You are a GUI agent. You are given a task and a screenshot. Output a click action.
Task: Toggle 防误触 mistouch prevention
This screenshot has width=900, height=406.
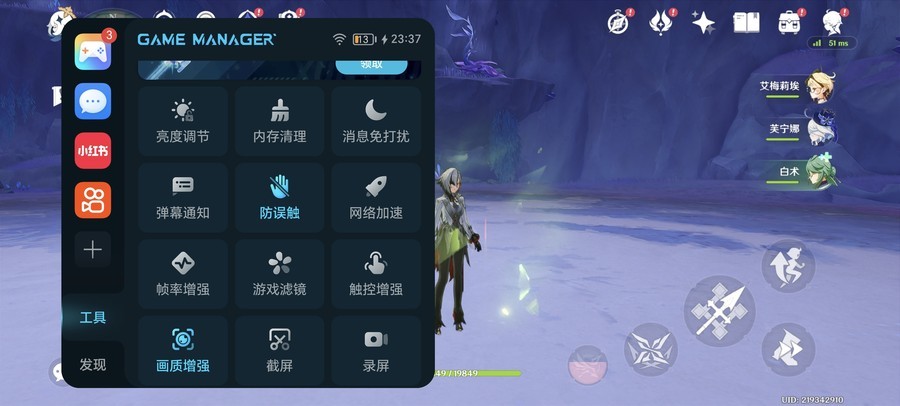click(x=279, y=197)
